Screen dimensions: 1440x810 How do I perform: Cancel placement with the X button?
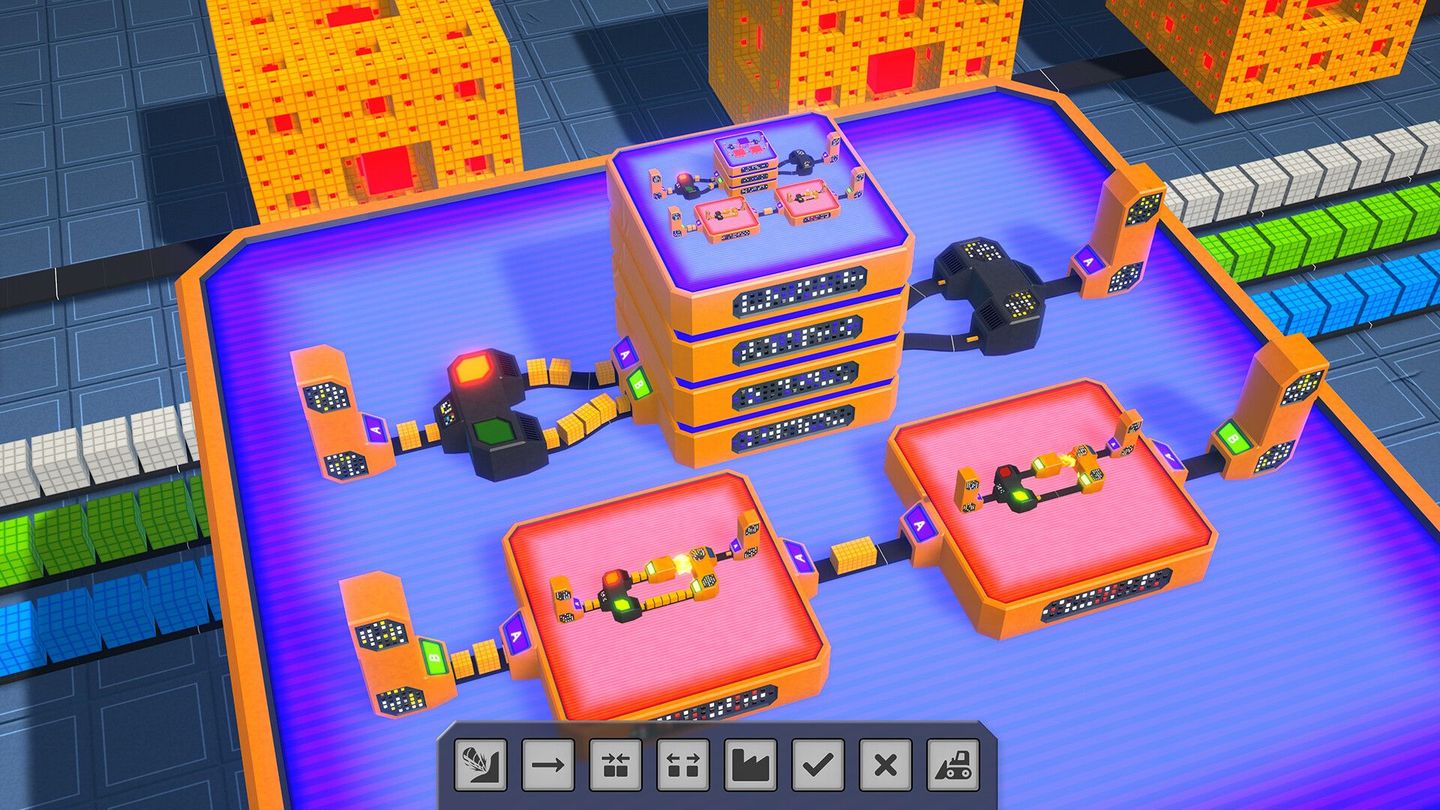[x=885, y=763]
